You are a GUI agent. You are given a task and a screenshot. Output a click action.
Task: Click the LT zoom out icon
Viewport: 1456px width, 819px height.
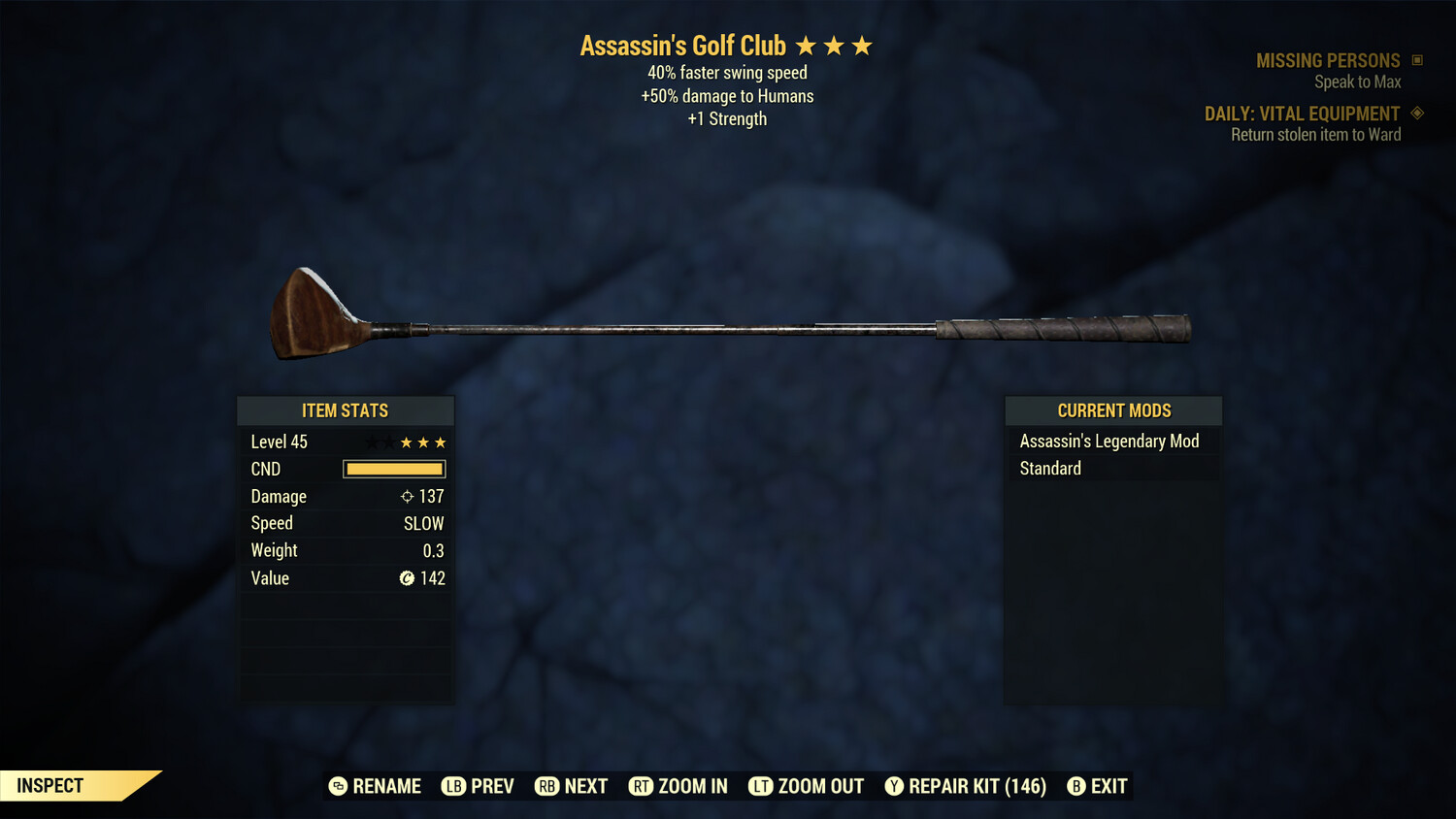[x=761, y=786]
